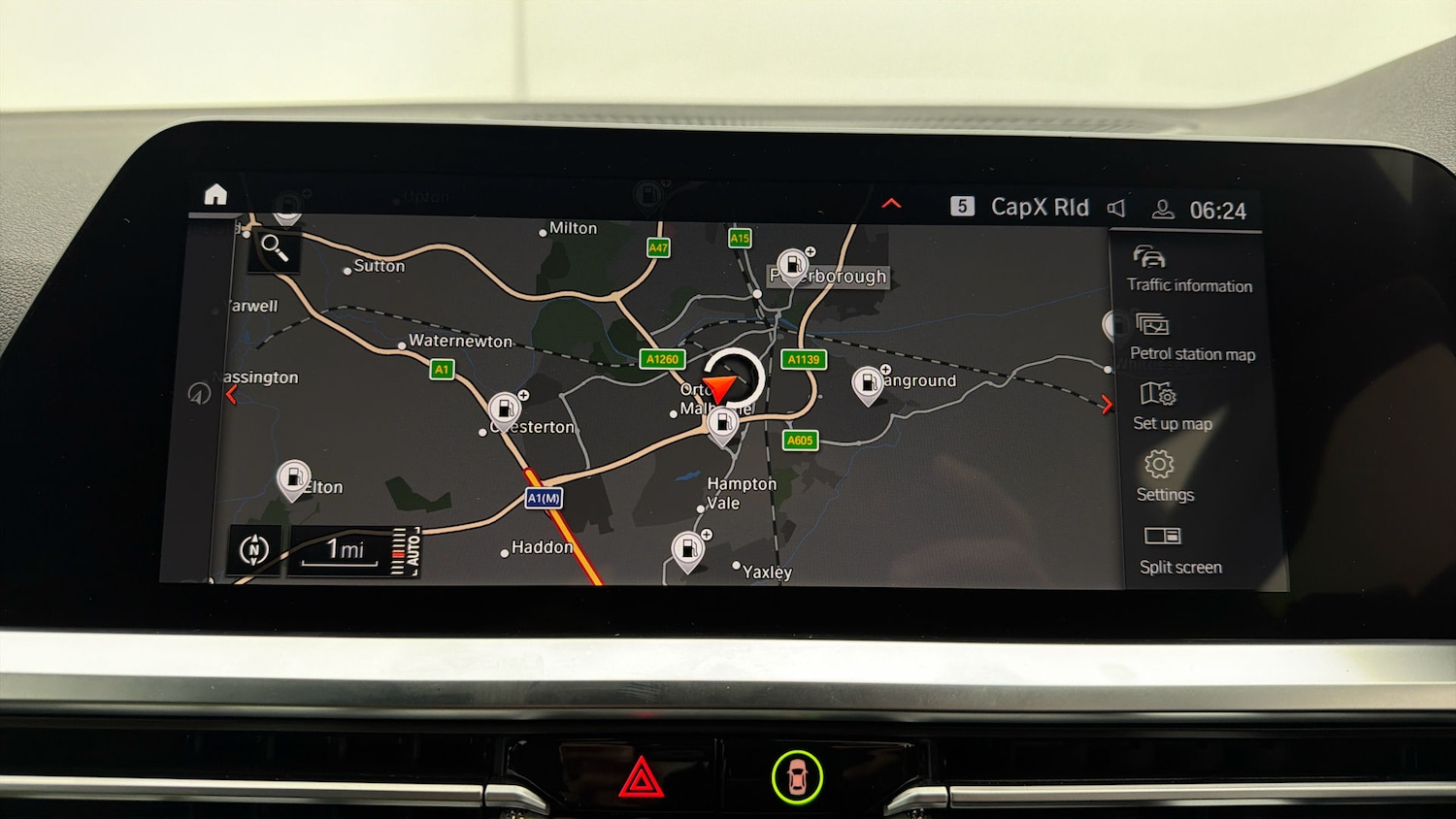Open the Petrol station map icon
The height and width of the screenshot is (819, 1456).
[1151, 325]
